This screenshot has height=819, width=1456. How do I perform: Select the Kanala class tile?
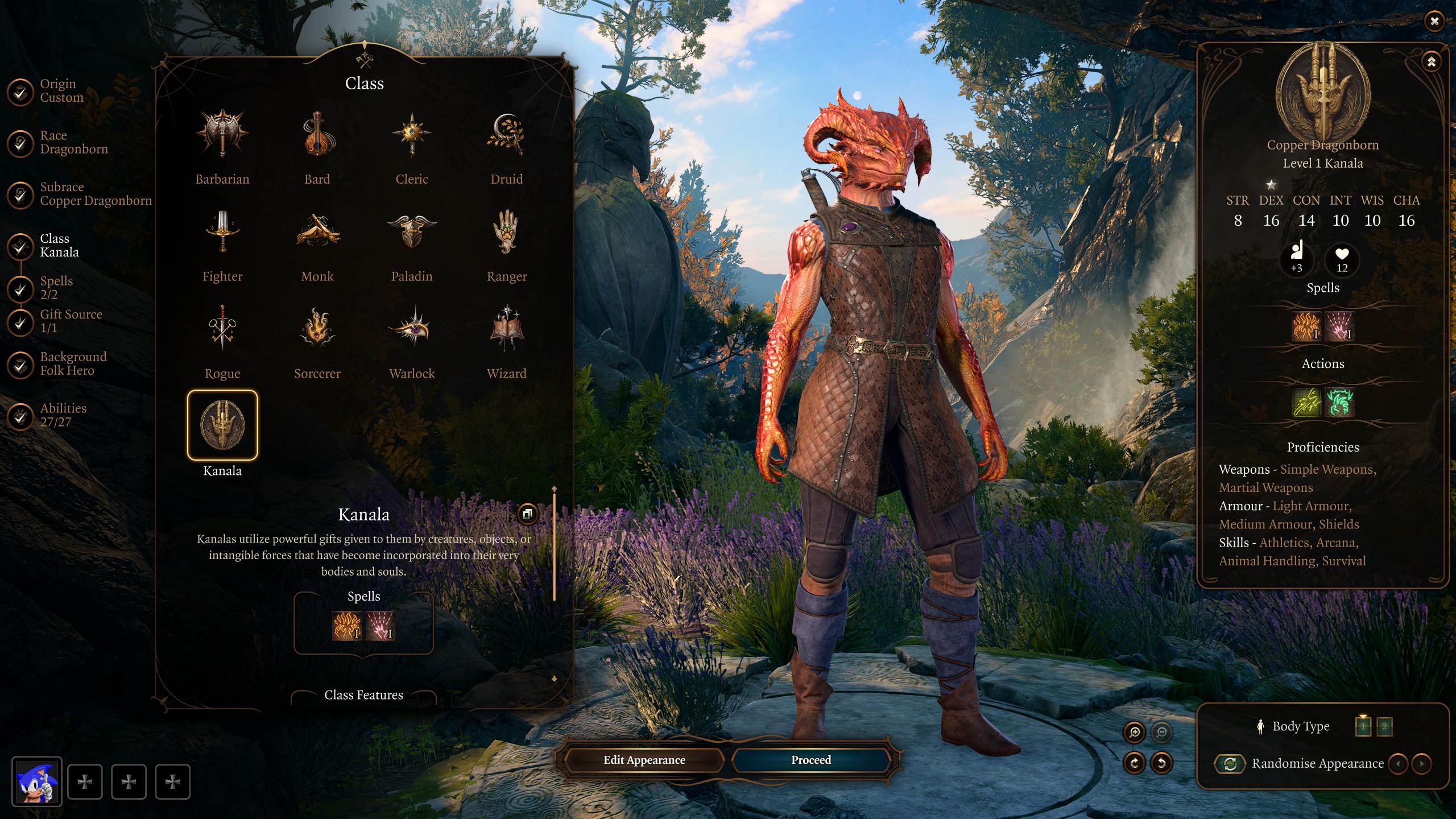tap(222, 425)
